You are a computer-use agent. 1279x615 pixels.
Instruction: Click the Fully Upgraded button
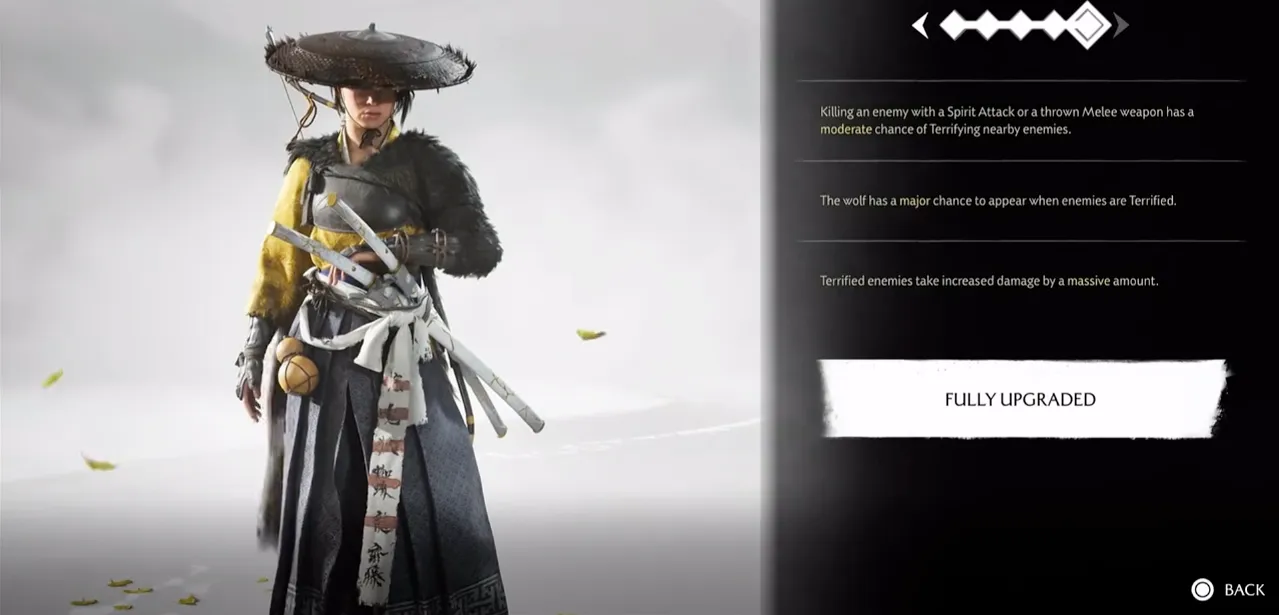point(1020,399)
